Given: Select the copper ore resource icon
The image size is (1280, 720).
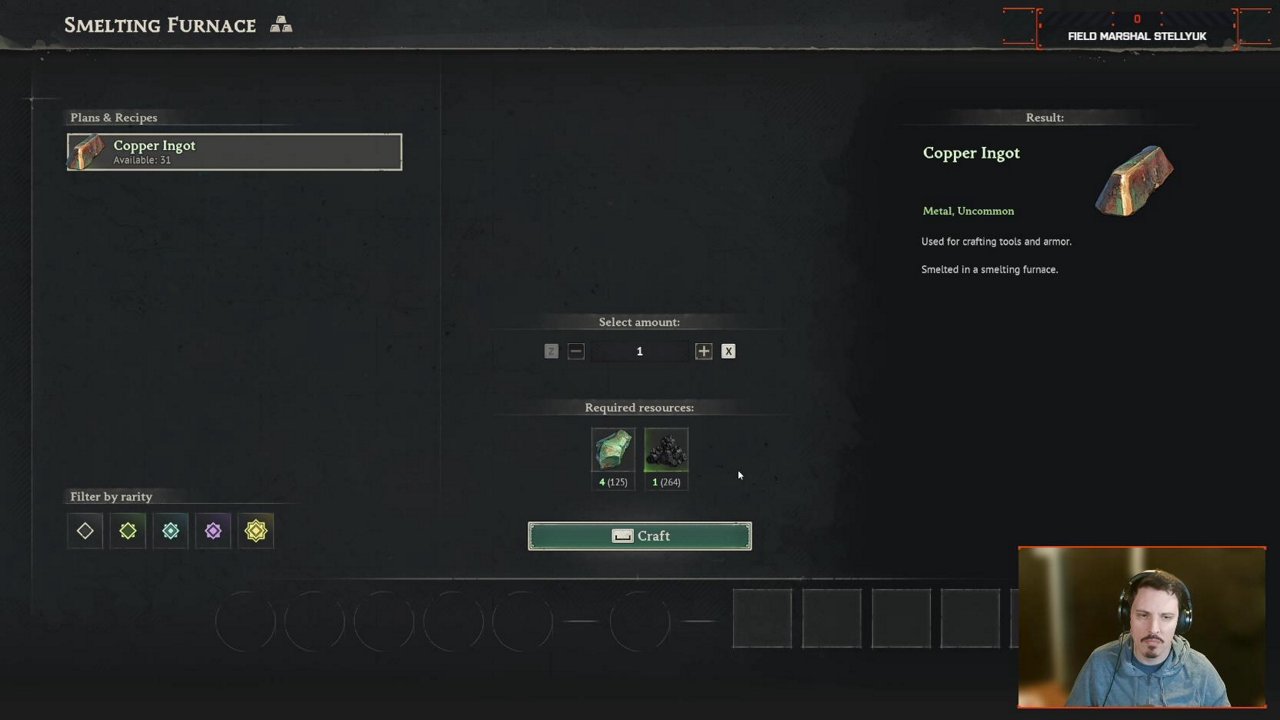Looking at the screenshot, I should 612,451.
